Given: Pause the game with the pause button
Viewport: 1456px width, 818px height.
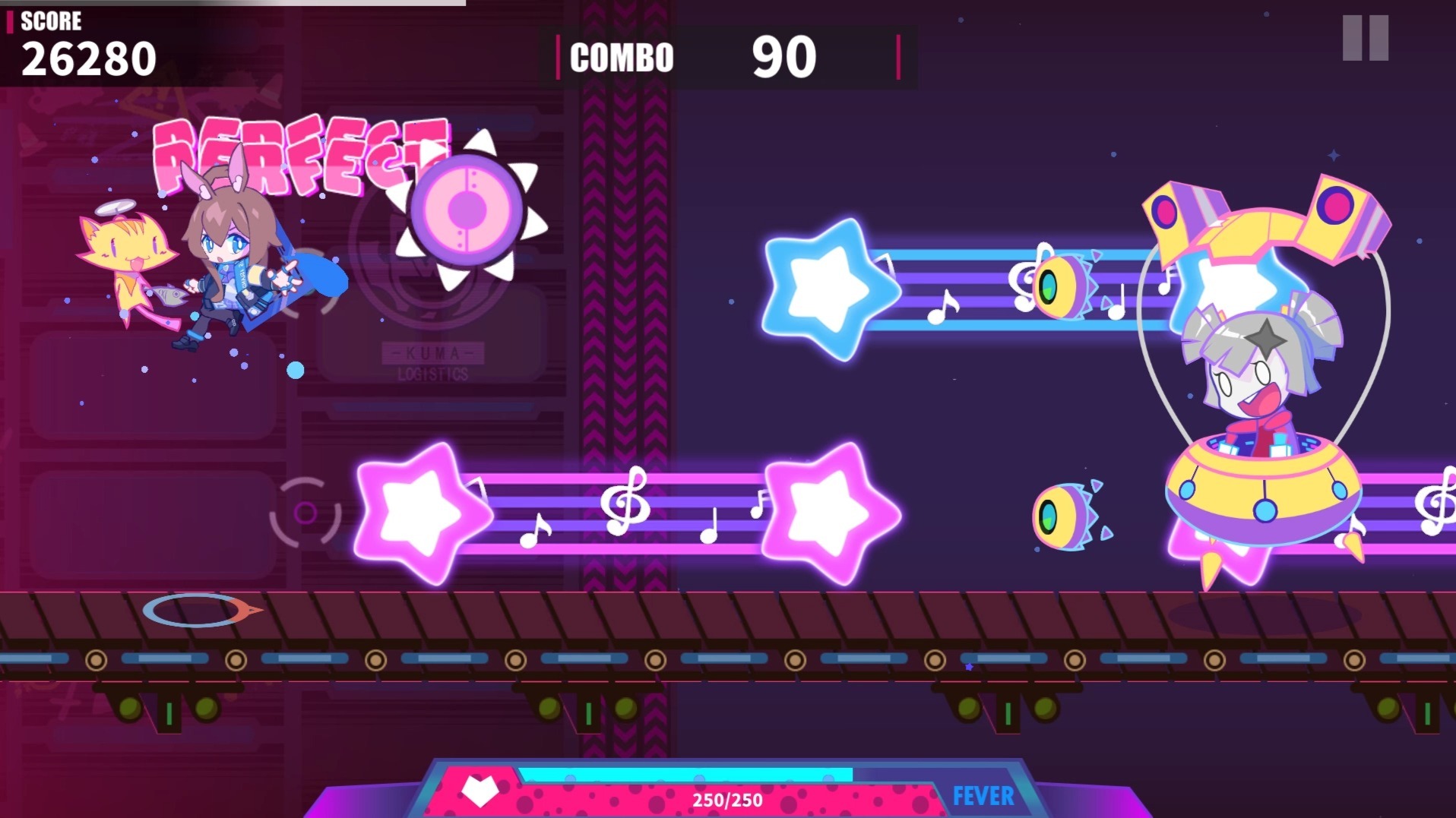Looking at the screenshot, I should (x=1365, y=38).
